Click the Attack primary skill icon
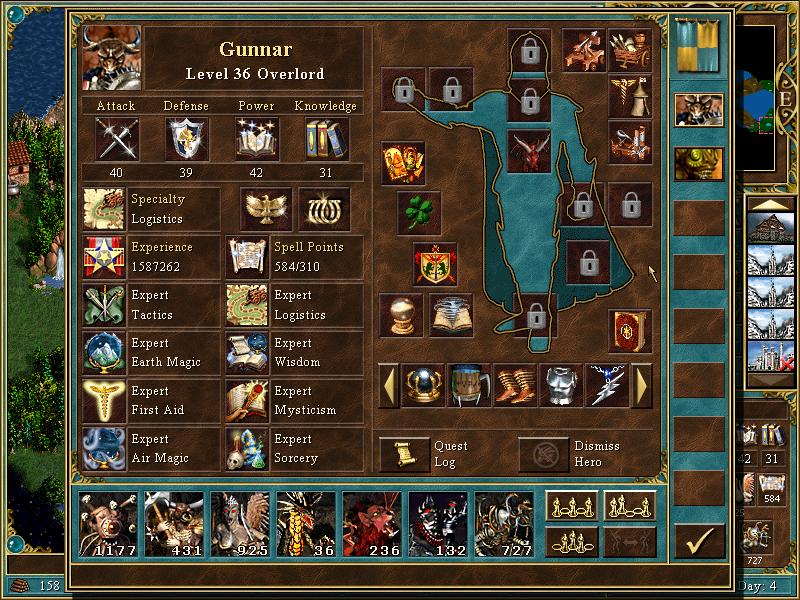800x600 pixels. [x=116, y=139]
